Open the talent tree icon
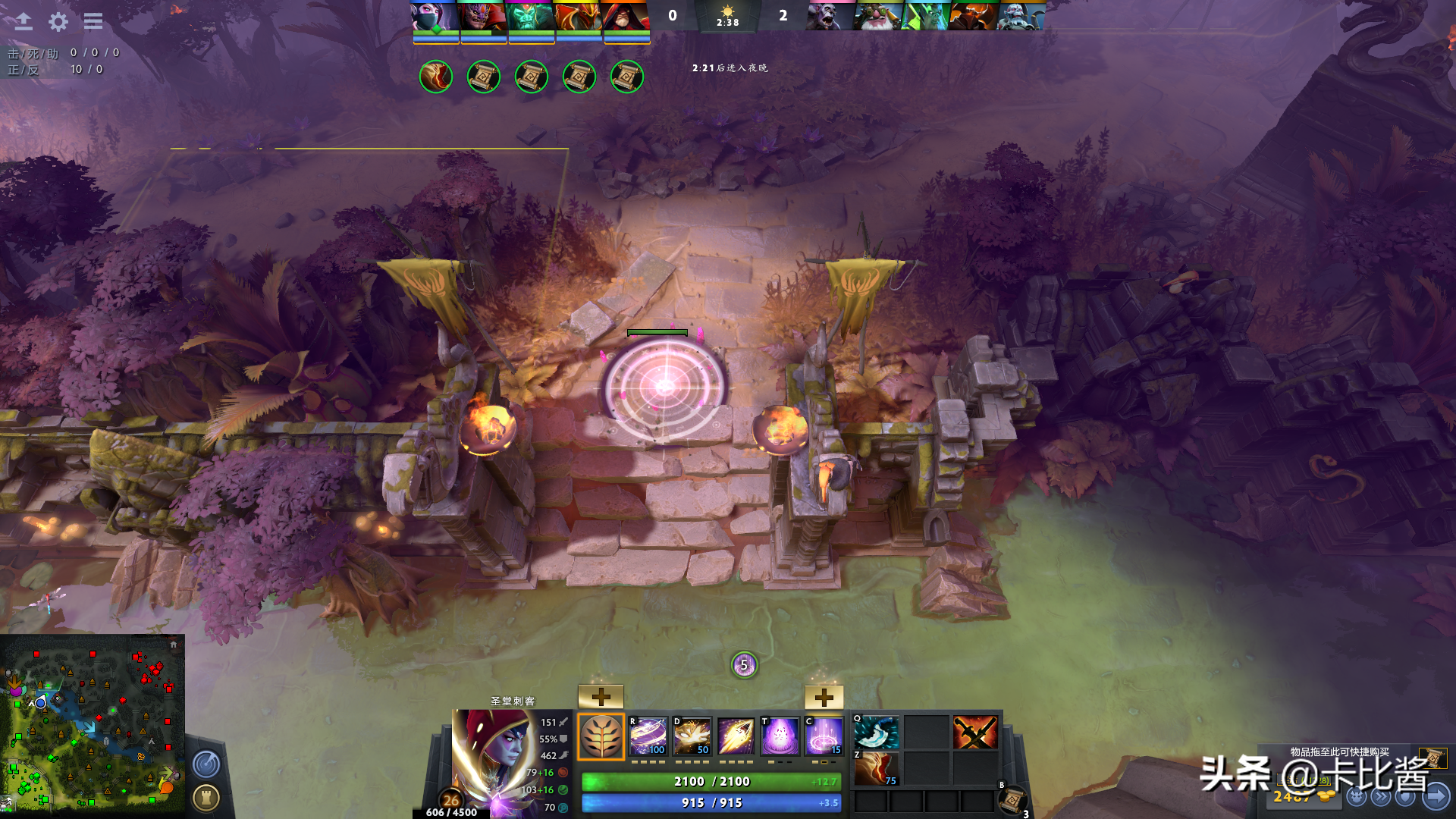Image resolution: width=1456 pixels, height=819 pixels. pos(601,736)
